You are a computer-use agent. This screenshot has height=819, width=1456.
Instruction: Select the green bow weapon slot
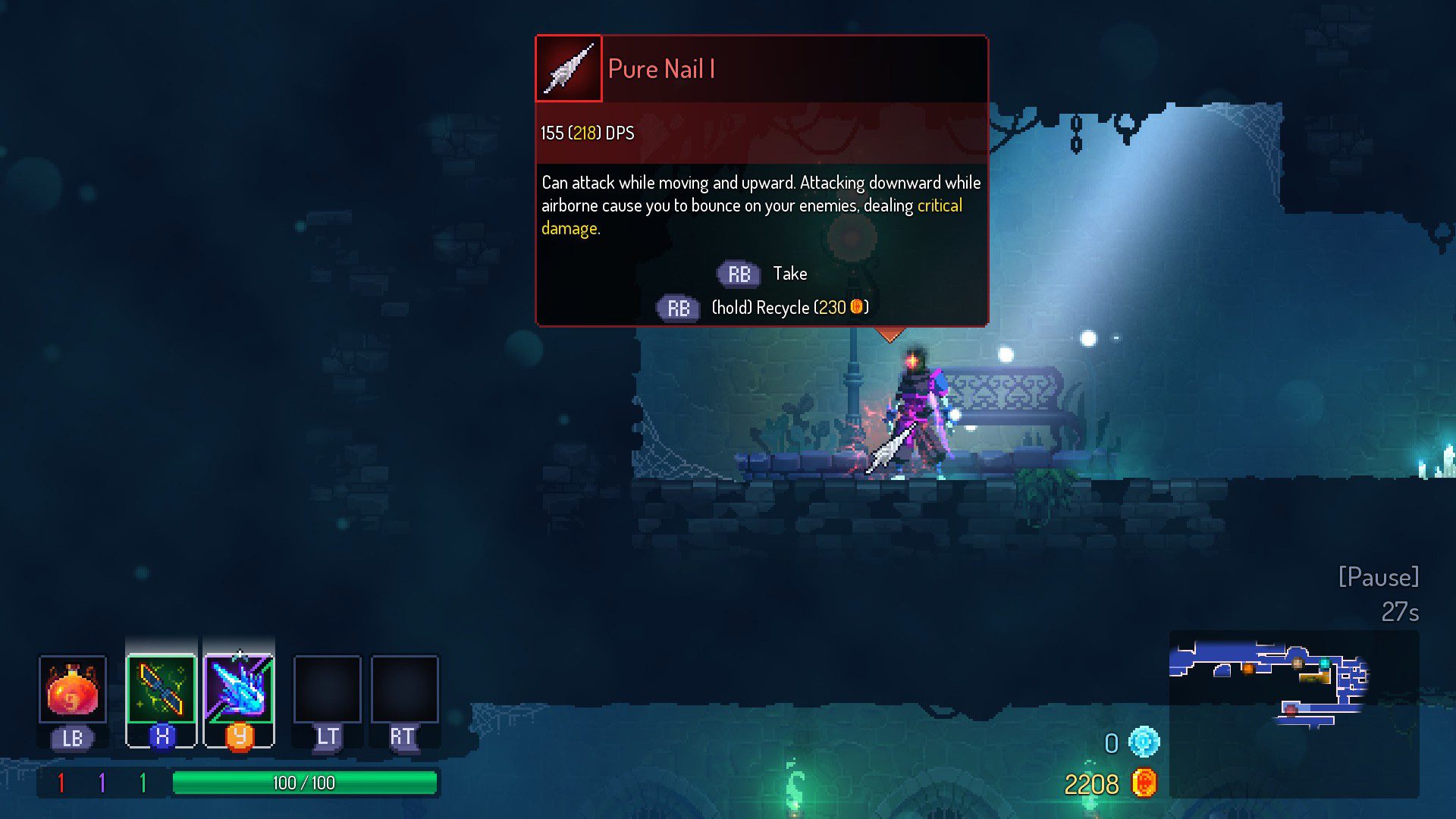pyautogui.click(x=161, y=689)
